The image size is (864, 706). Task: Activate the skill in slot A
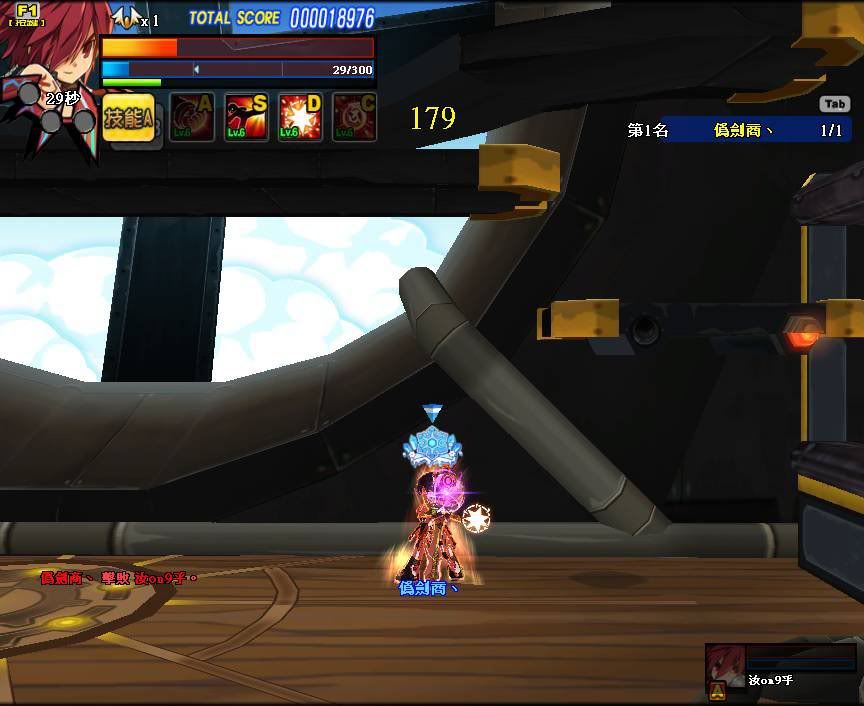(192, 118)
